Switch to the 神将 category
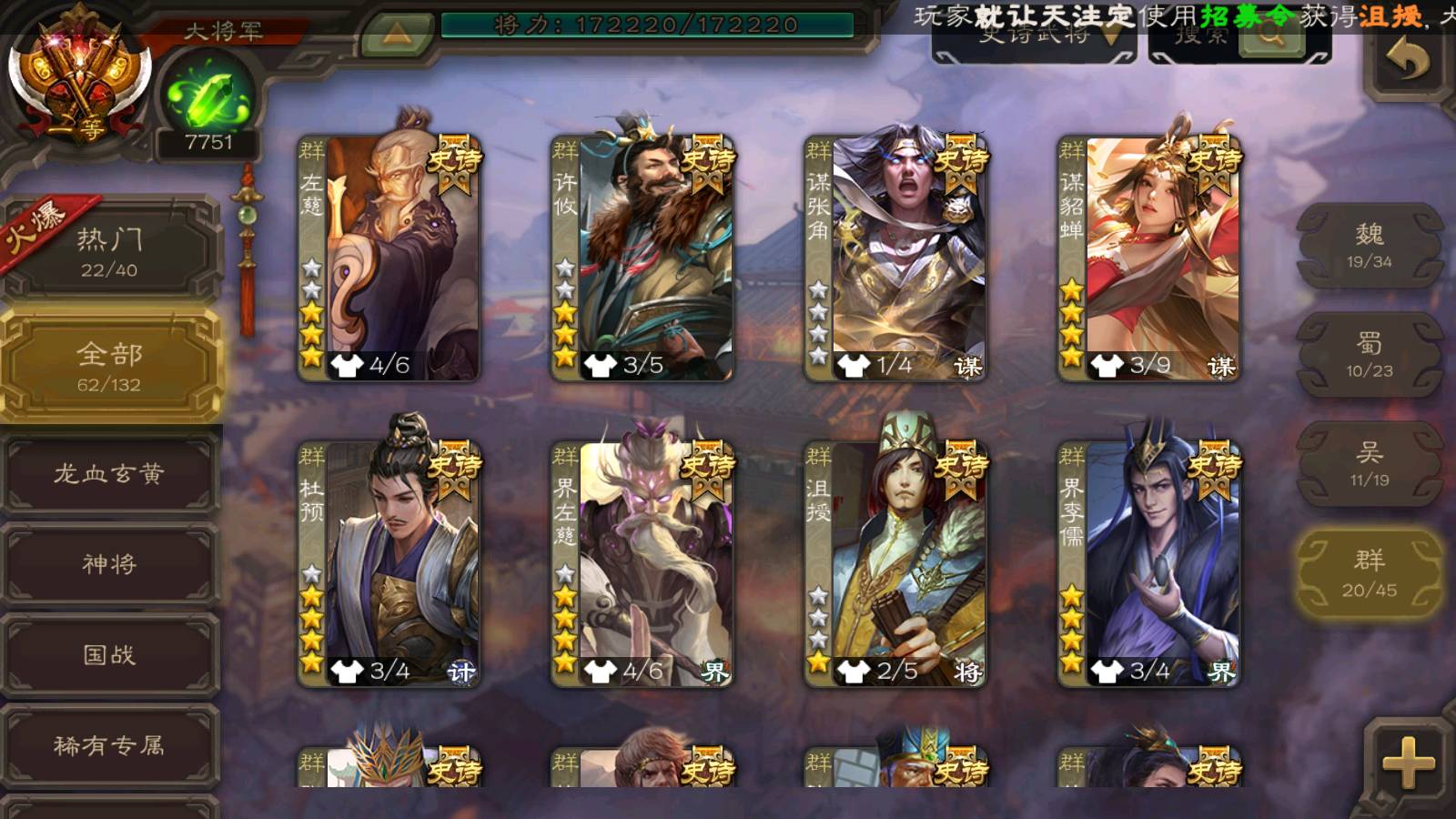 point(109,564)
